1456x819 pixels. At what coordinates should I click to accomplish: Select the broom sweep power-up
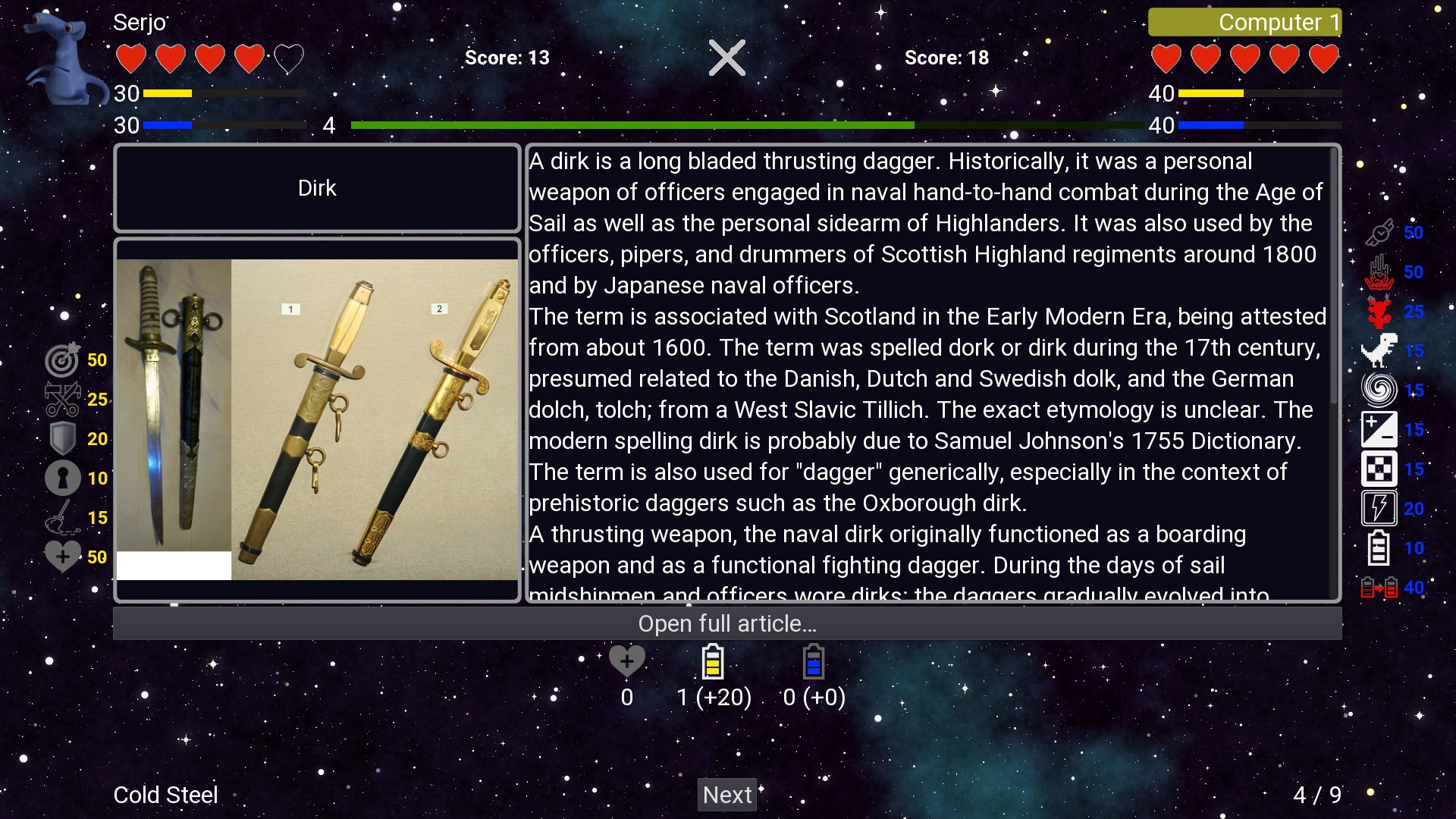(64, 517)
